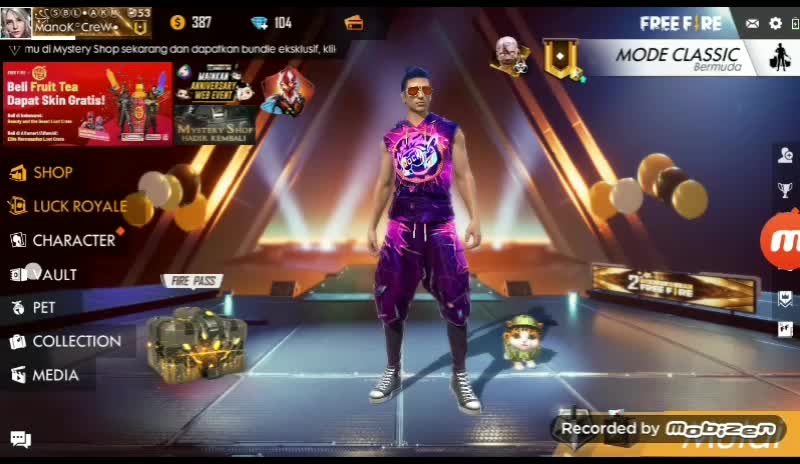Open the Beli Fruit Tea promo banner

pos(88,104)
